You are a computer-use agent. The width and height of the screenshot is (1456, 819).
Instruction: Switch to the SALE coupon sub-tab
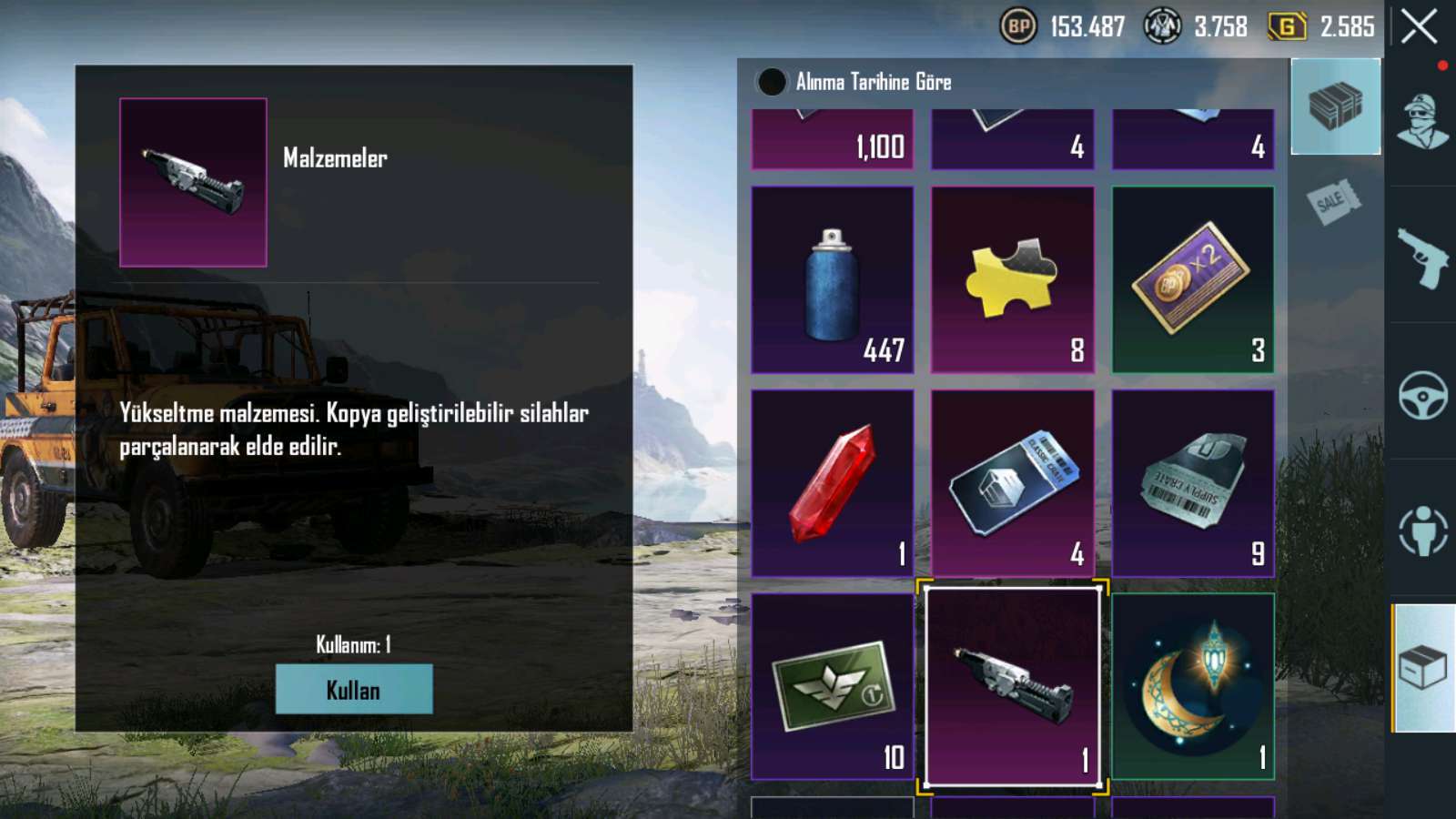pos(1335,202)
